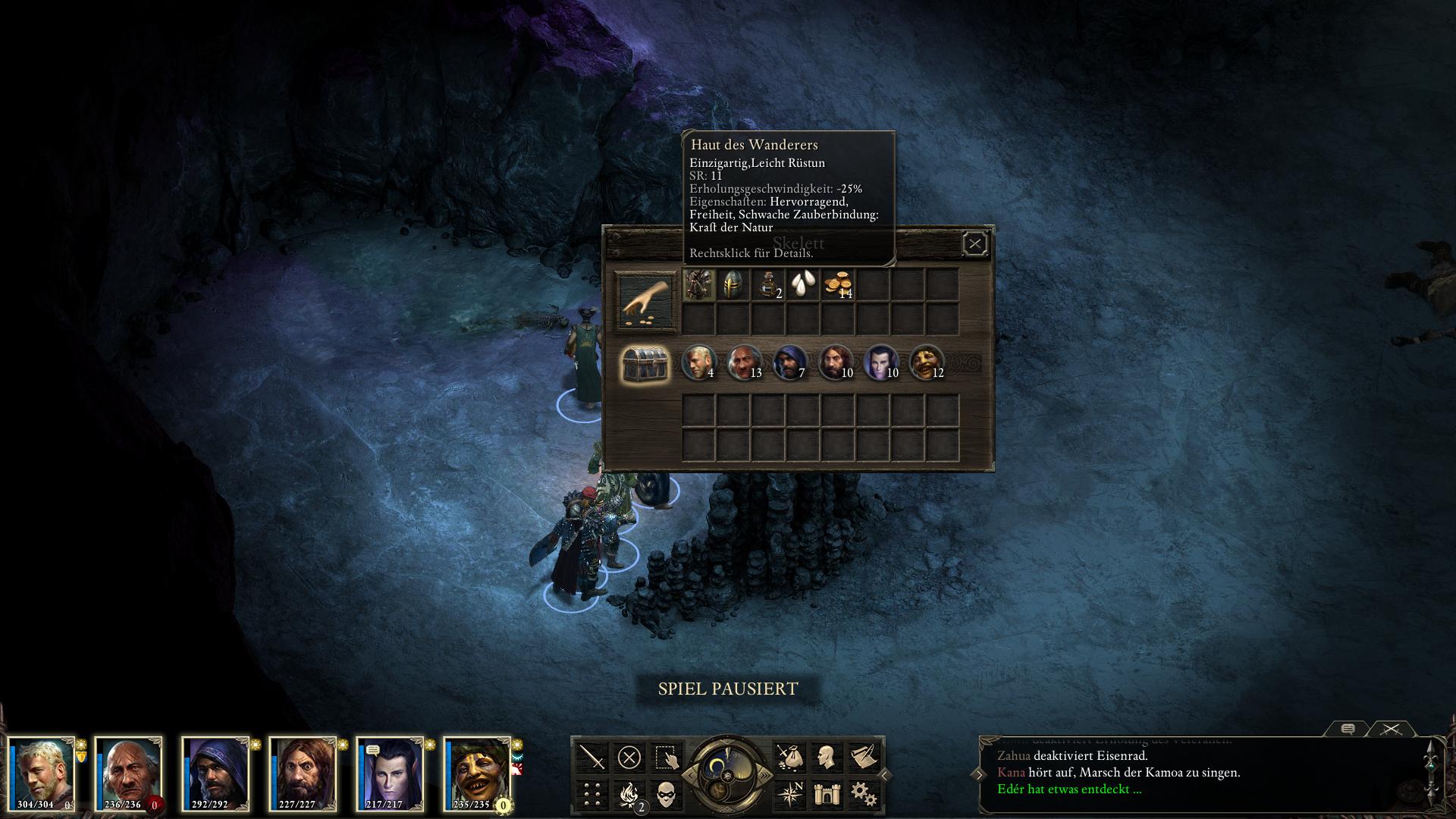Take all loot with the grabbing hand button
This screenshot has height=819, width=1456.
pos(645,302)
